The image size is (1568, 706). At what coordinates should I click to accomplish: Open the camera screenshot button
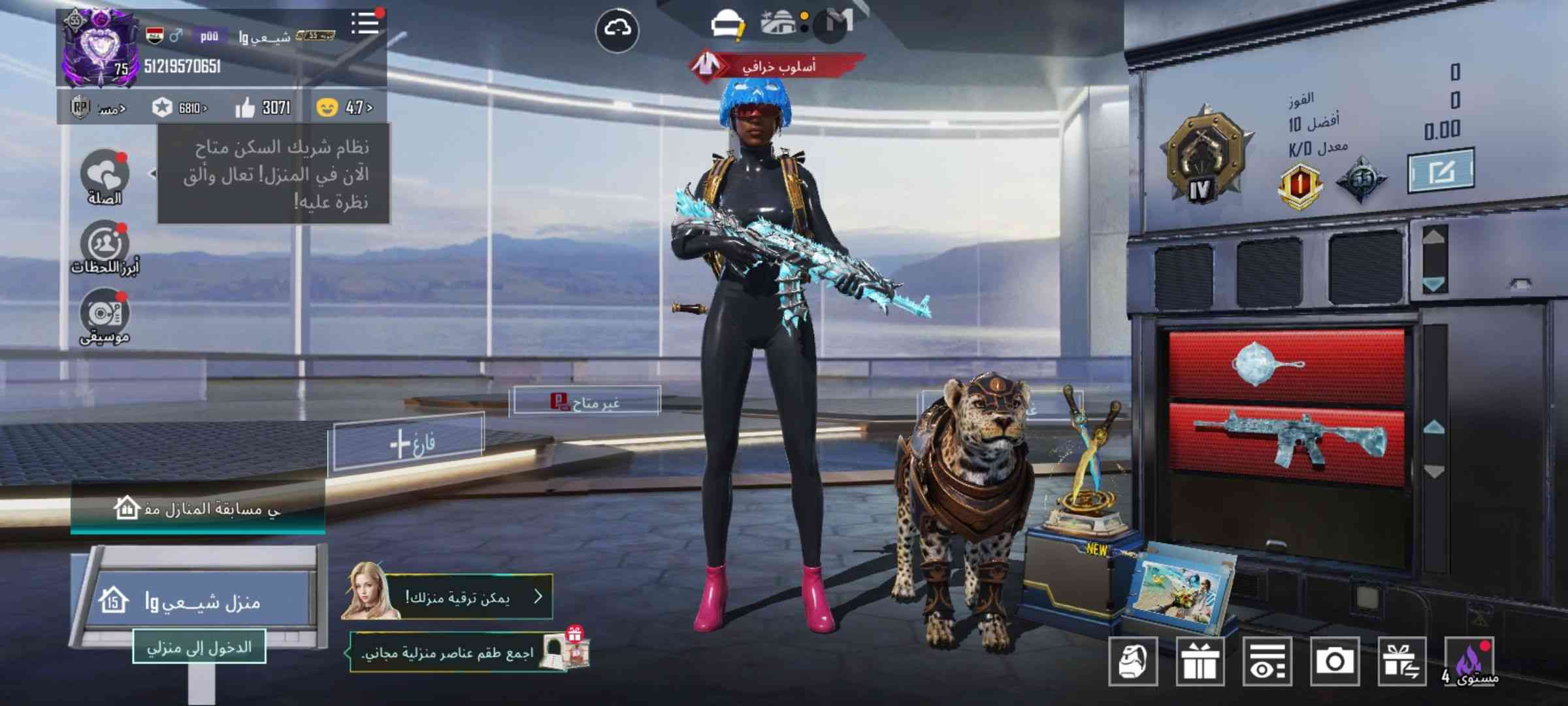coord(1334,662)
